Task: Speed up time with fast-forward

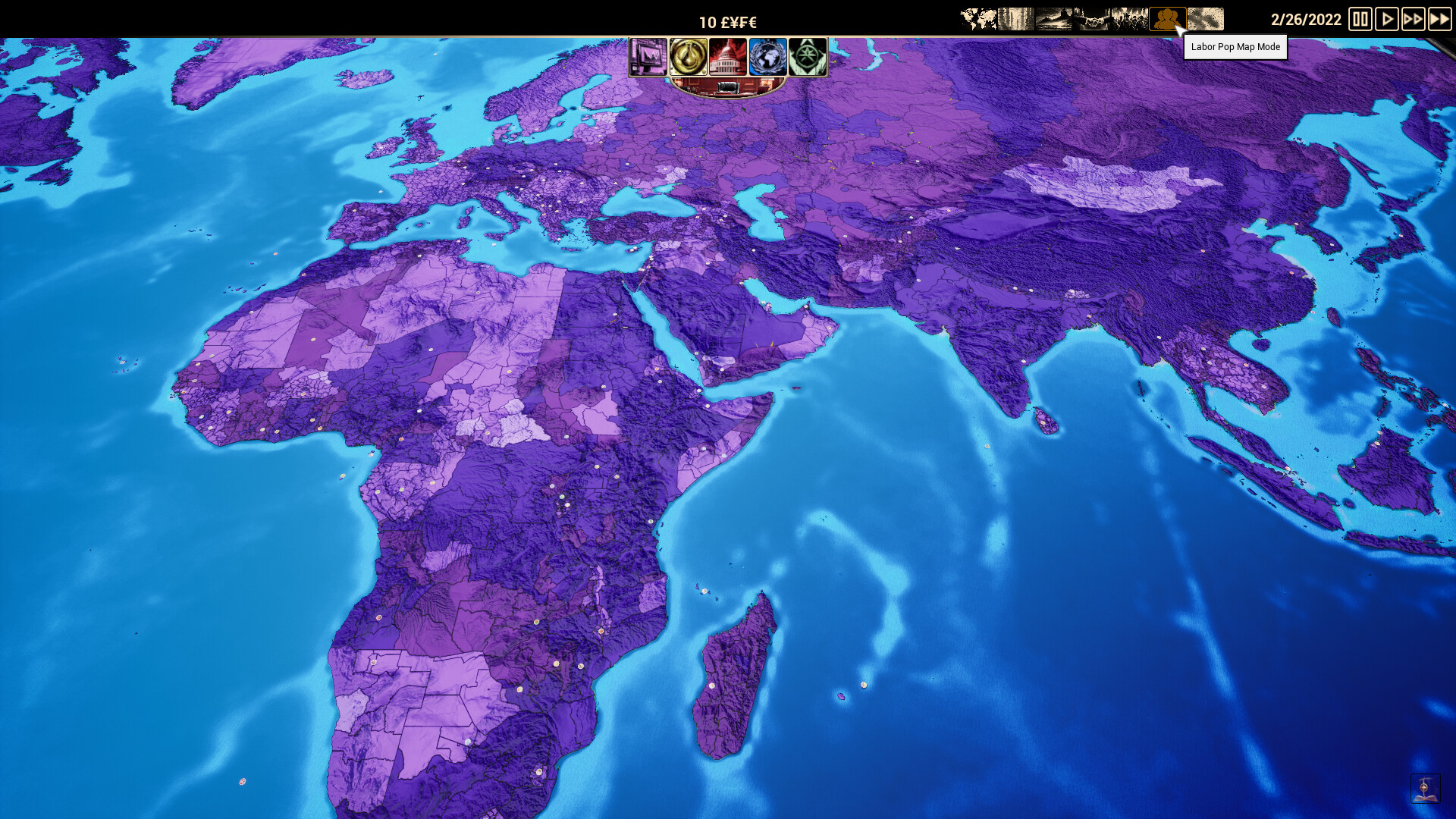Action: (1414, 20)
